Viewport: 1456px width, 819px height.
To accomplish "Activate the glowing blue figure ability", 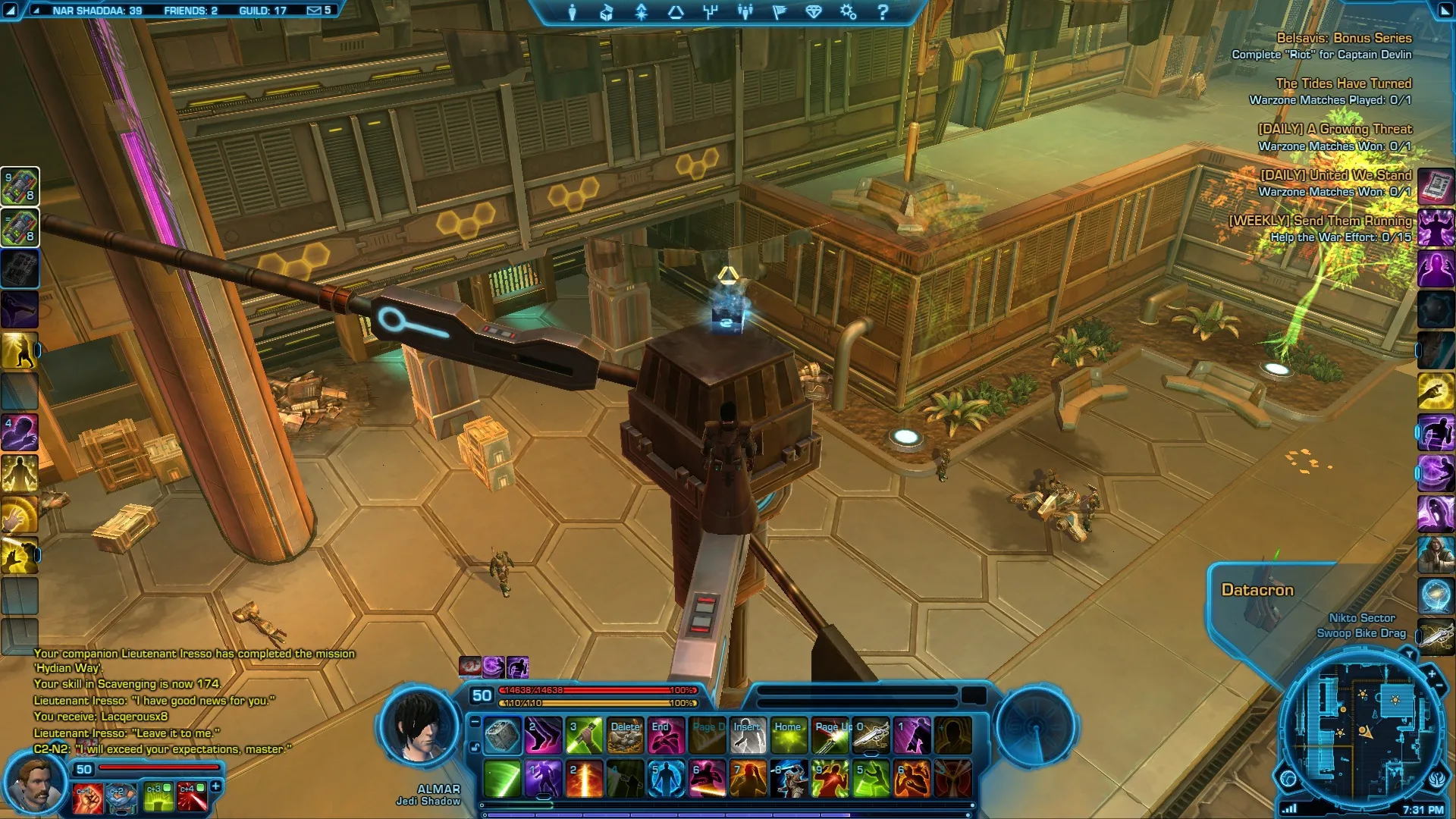I will 666,779.
